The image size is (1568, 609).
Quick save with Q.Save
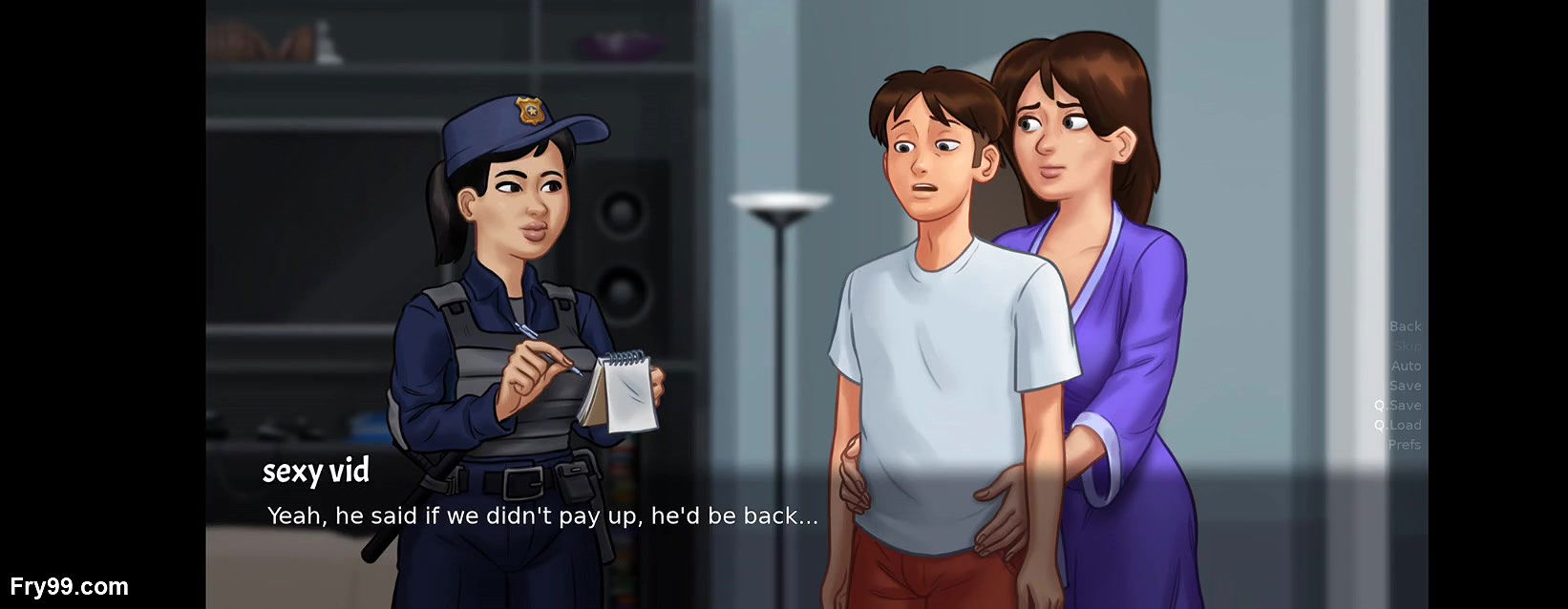1398,406
